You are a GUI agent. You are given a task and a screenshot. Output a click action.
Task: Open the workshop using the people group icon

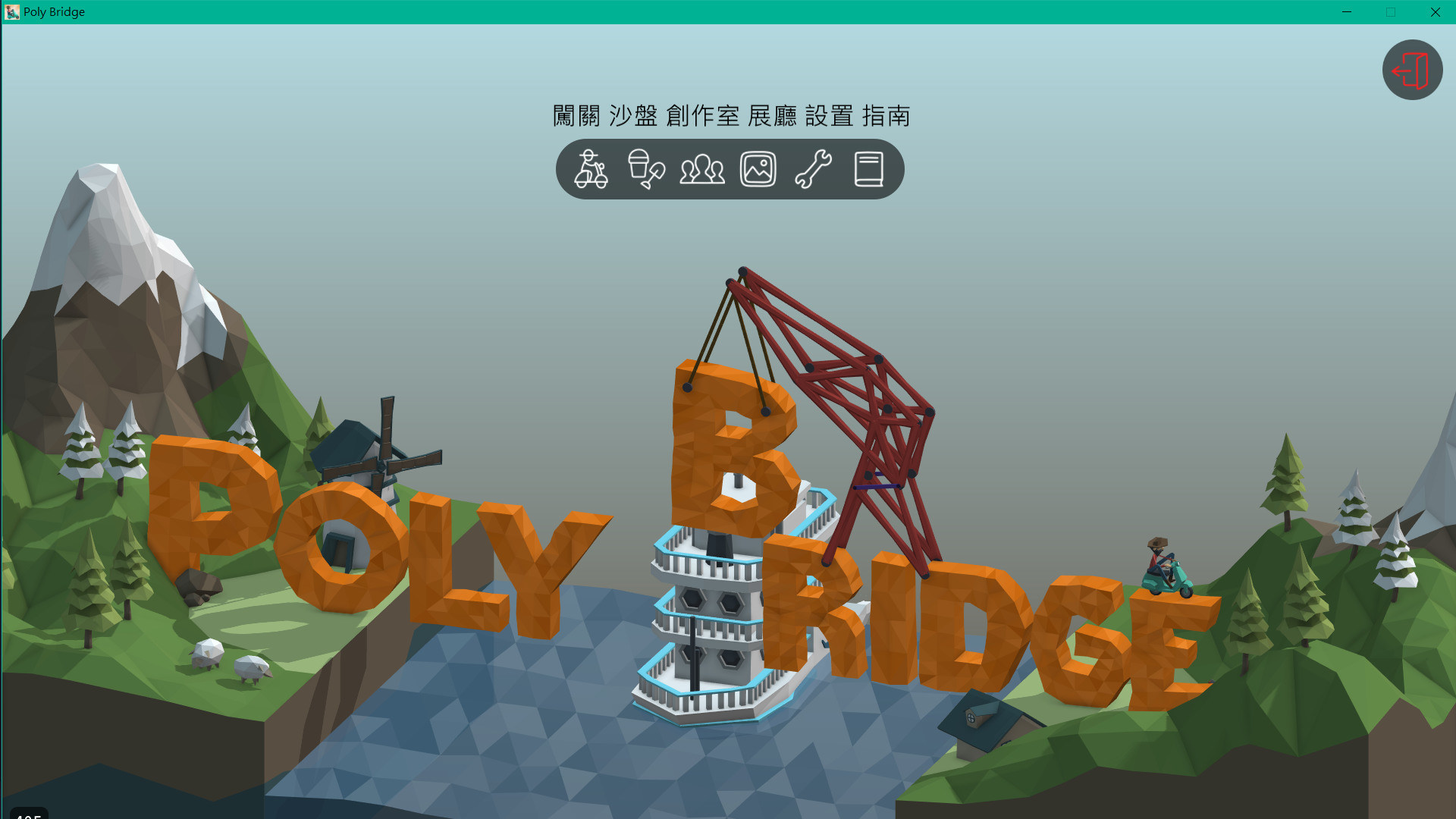(x=701, y=170)
